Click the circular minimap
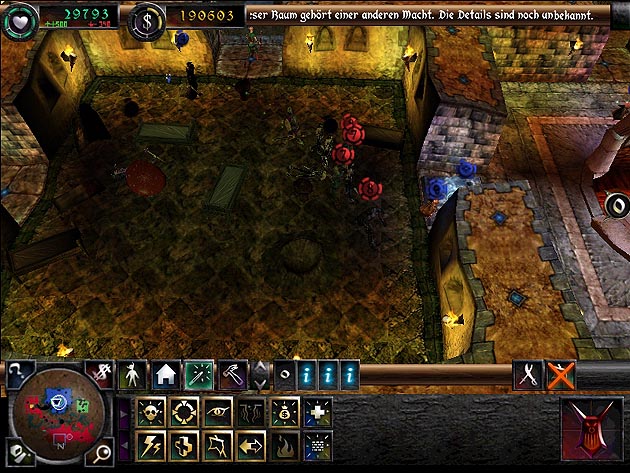The height and width of the screenshot is (473, 630). tap(60, 413)
